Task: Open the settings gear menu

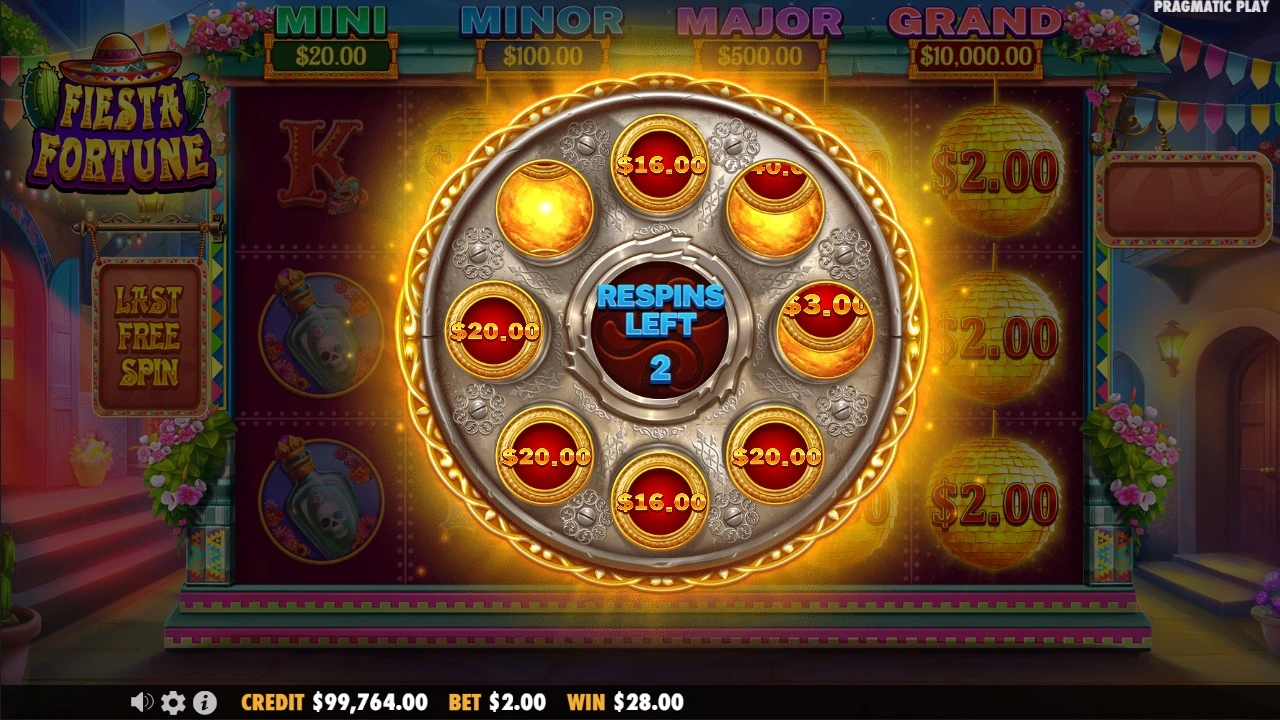Action: (174, 702)
